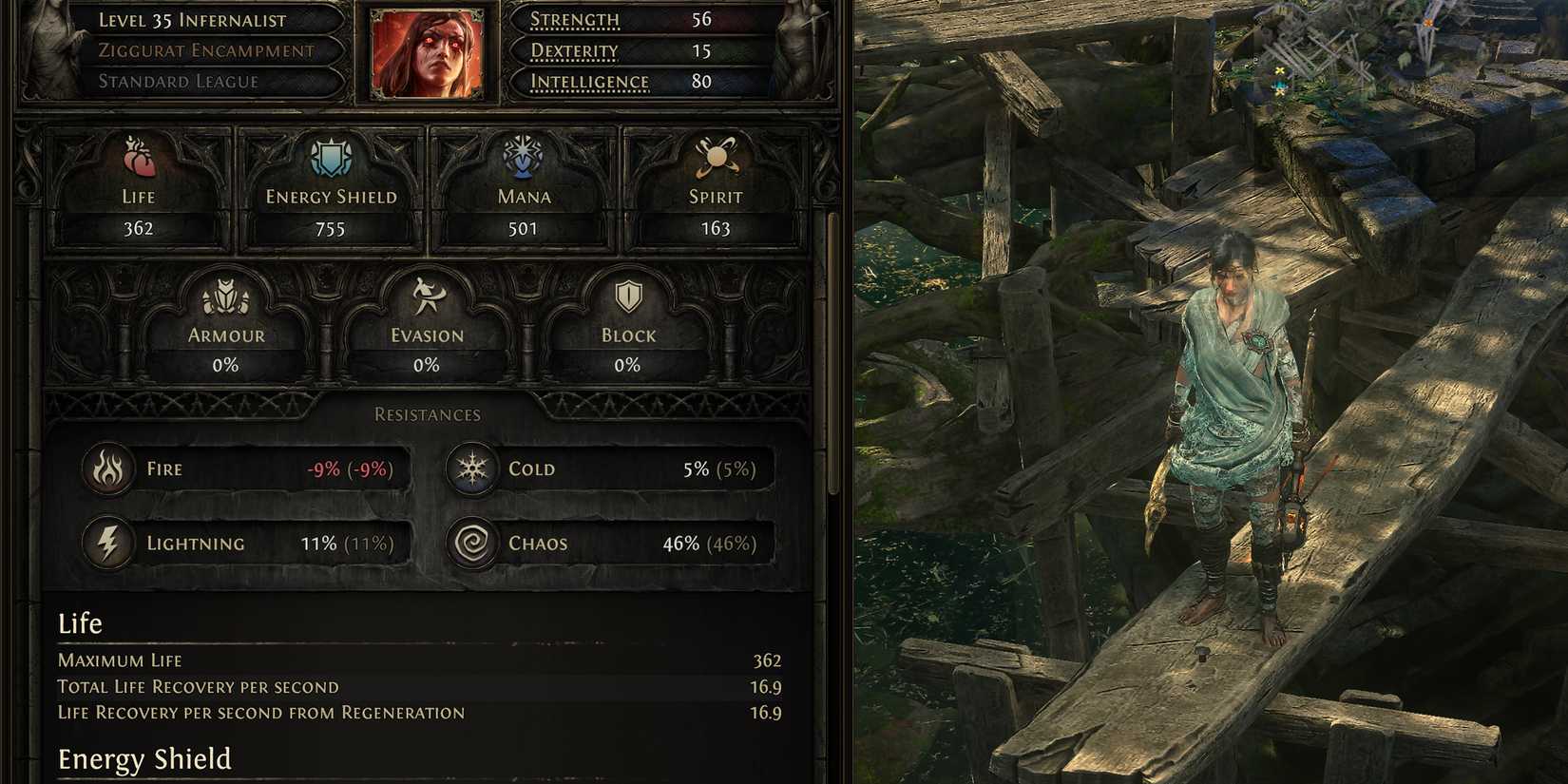1568x784 pixels.
Task: Click the Evasion crossed-arrows icon
Action: [x=425, y=296]
